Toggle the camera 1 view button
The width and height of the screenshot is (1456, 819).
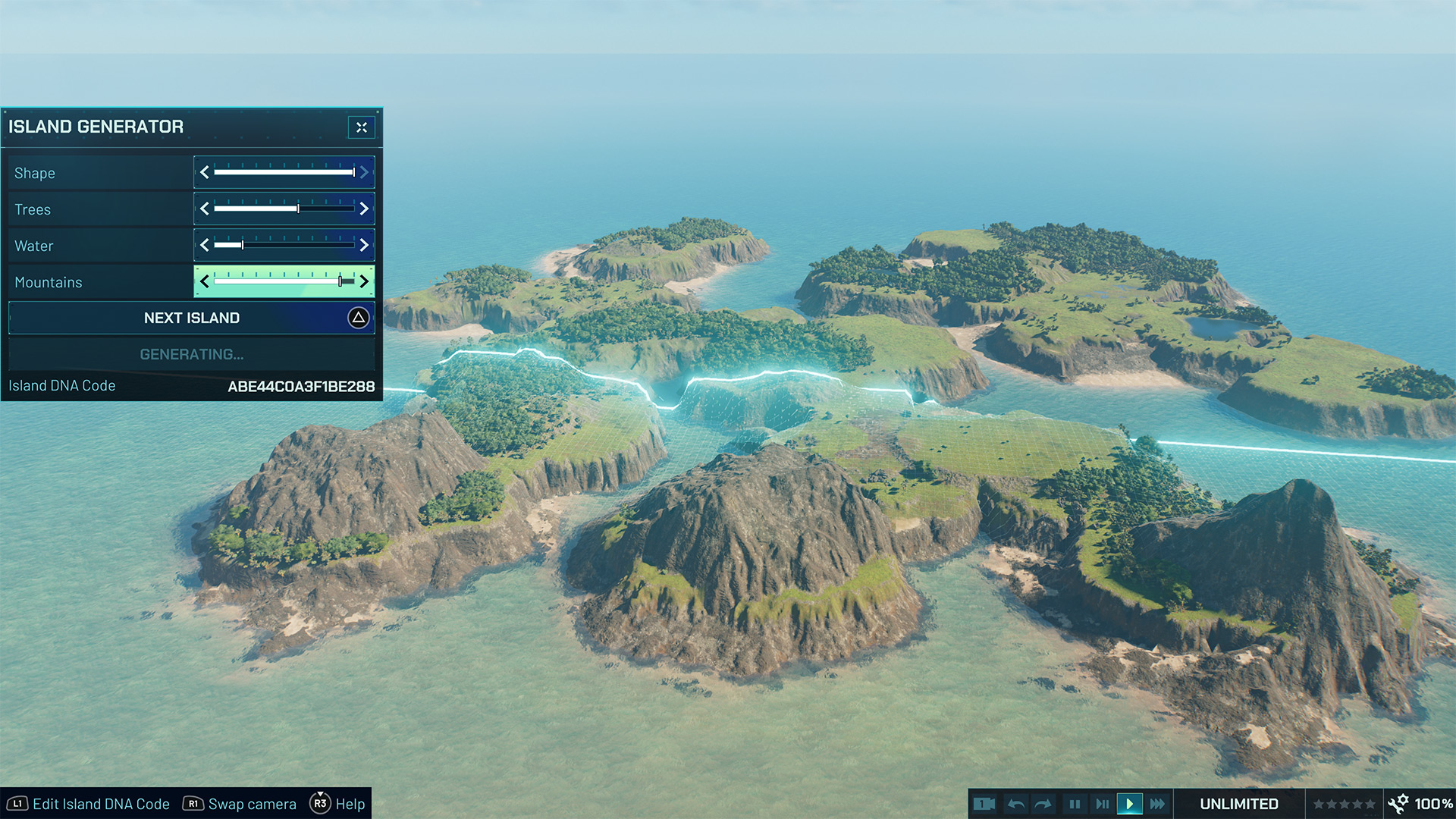tap(984, 804)
